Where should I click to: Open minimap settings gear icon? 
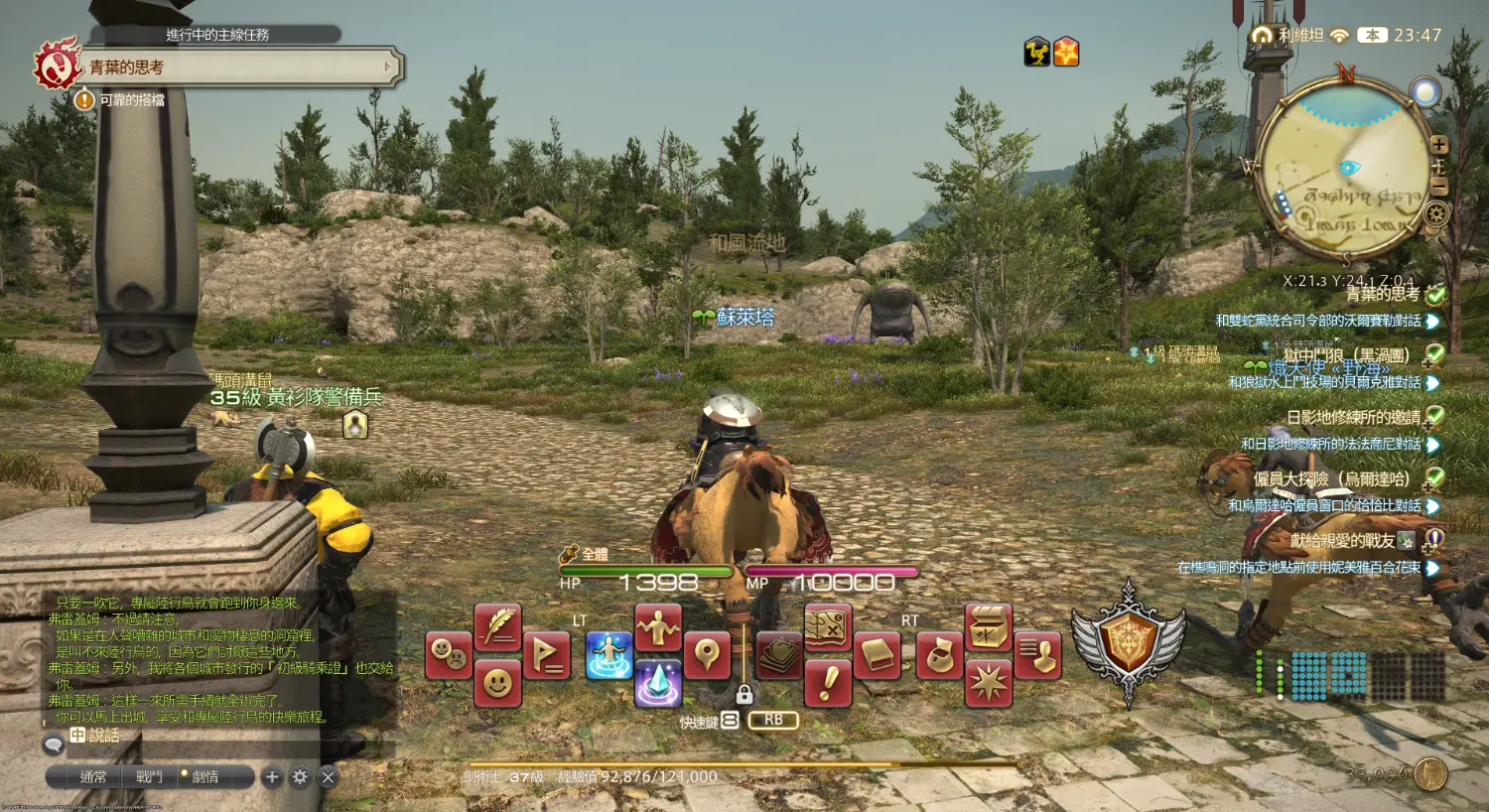click(x=1436, y=212)
